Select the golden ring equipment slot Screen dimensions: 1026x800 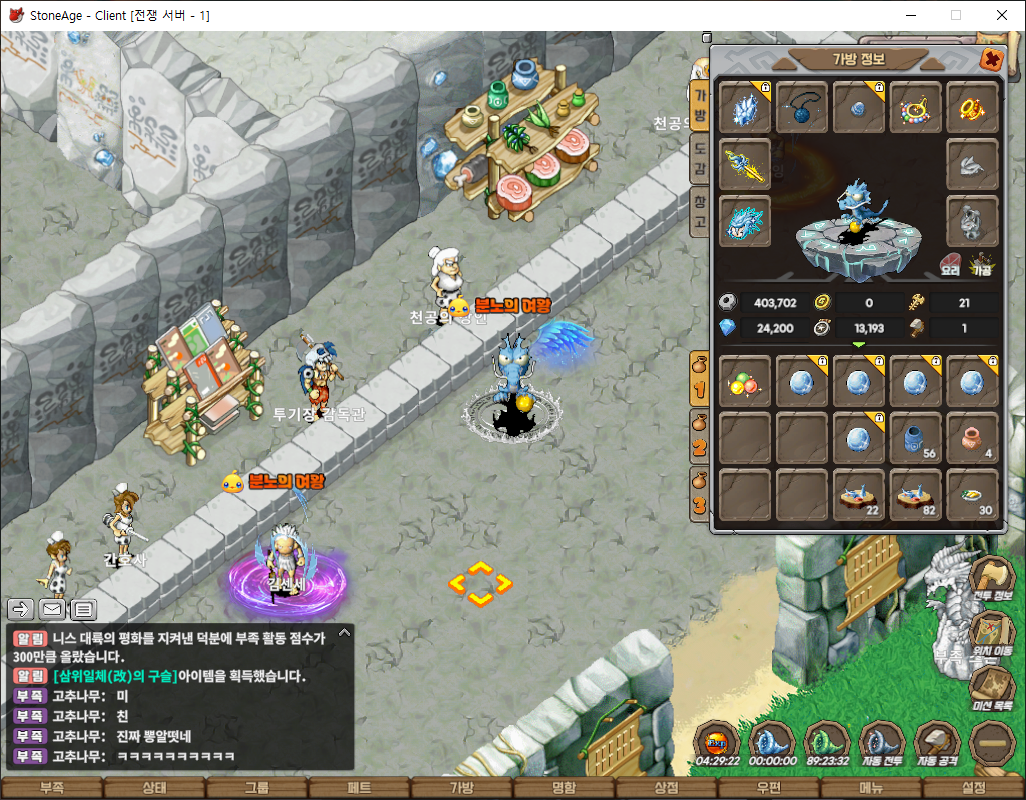tap(972, 108)
